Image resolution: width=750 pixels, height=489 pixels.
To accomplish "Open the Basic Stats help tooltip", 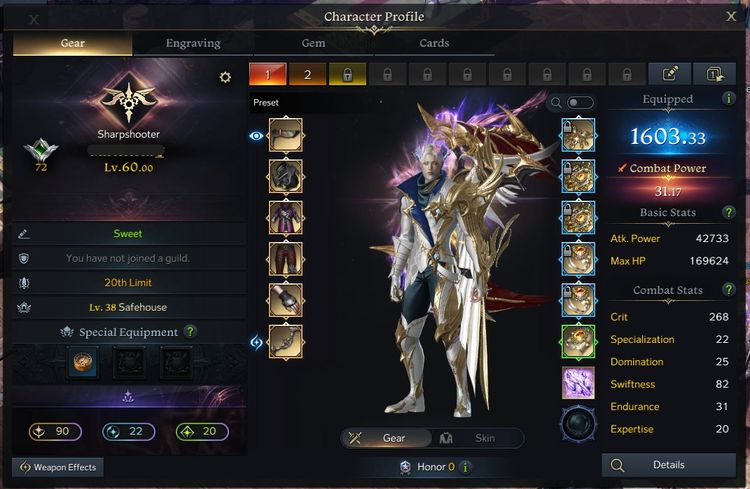I will (729, 213).
